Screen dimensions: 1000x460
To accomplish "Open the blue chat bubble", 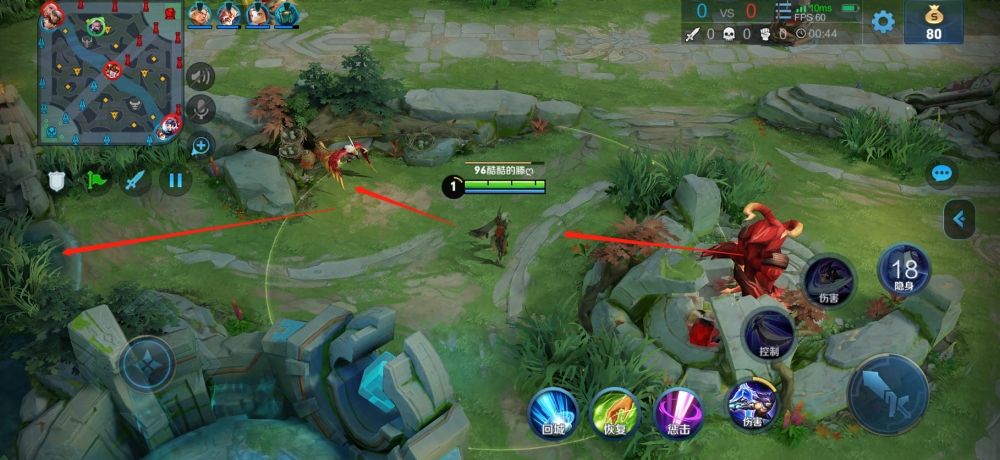I will click(941, 173).
